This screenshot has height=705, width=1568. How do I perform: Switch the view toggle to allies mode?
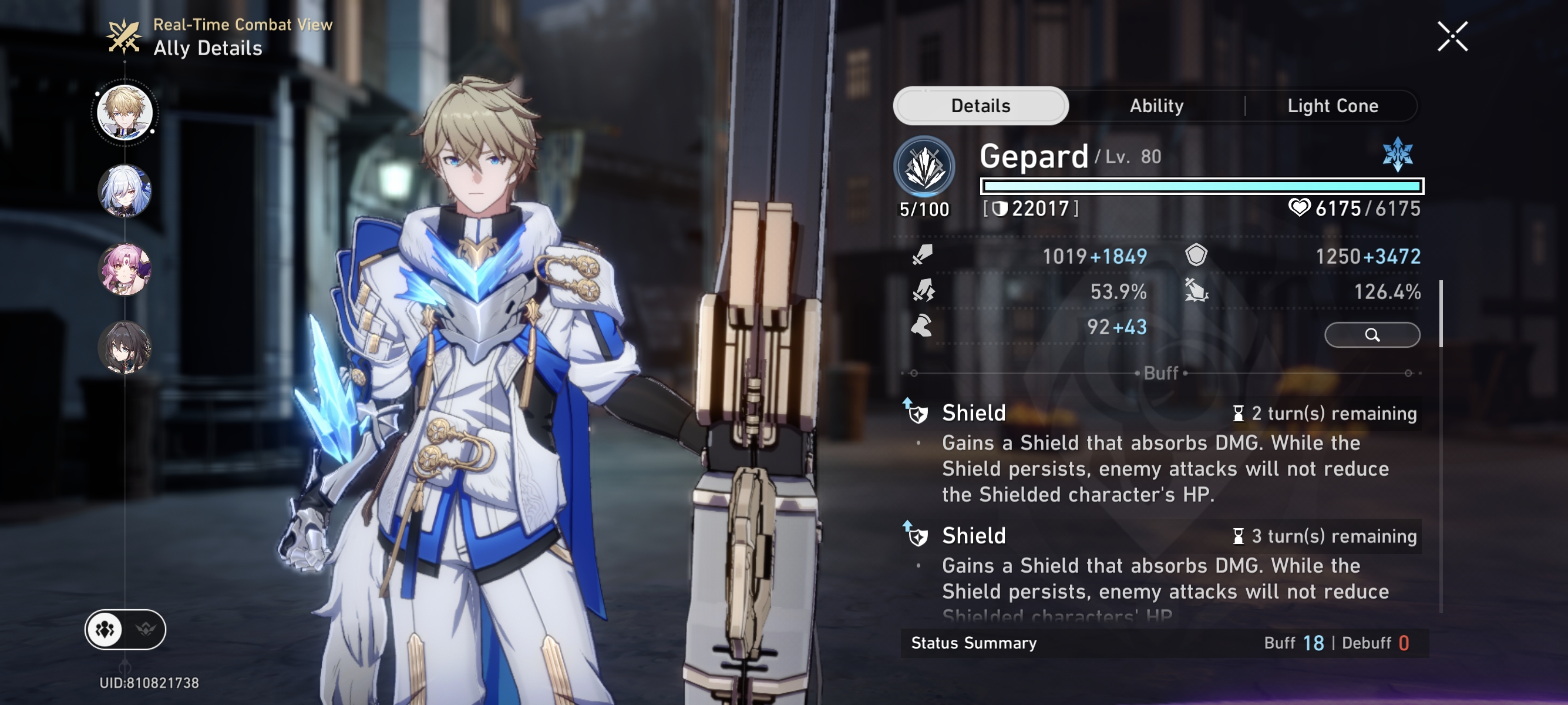106,629
